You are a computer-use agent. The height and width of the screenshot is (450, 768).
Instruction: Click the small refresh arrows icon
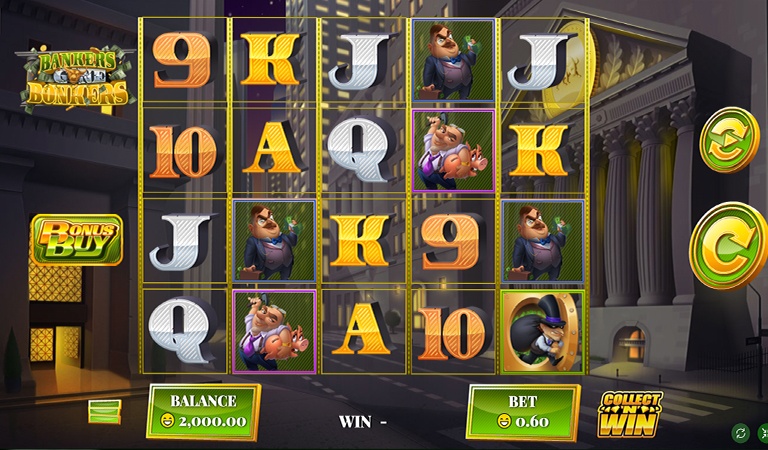pos(740,432)
